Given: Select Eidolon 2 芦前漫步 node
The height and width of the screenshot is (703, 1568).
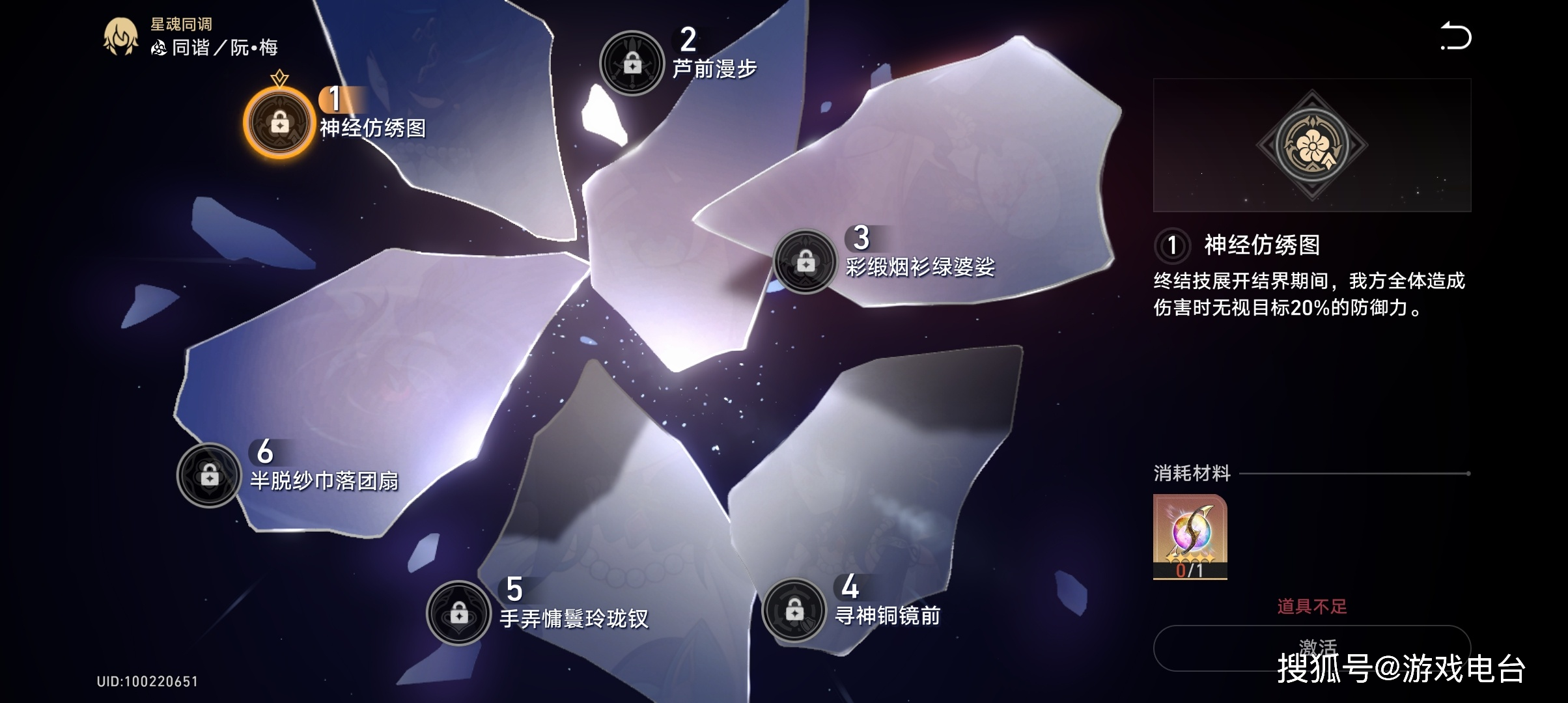Looking at the screenshot, I should click(x=632, y=64).
